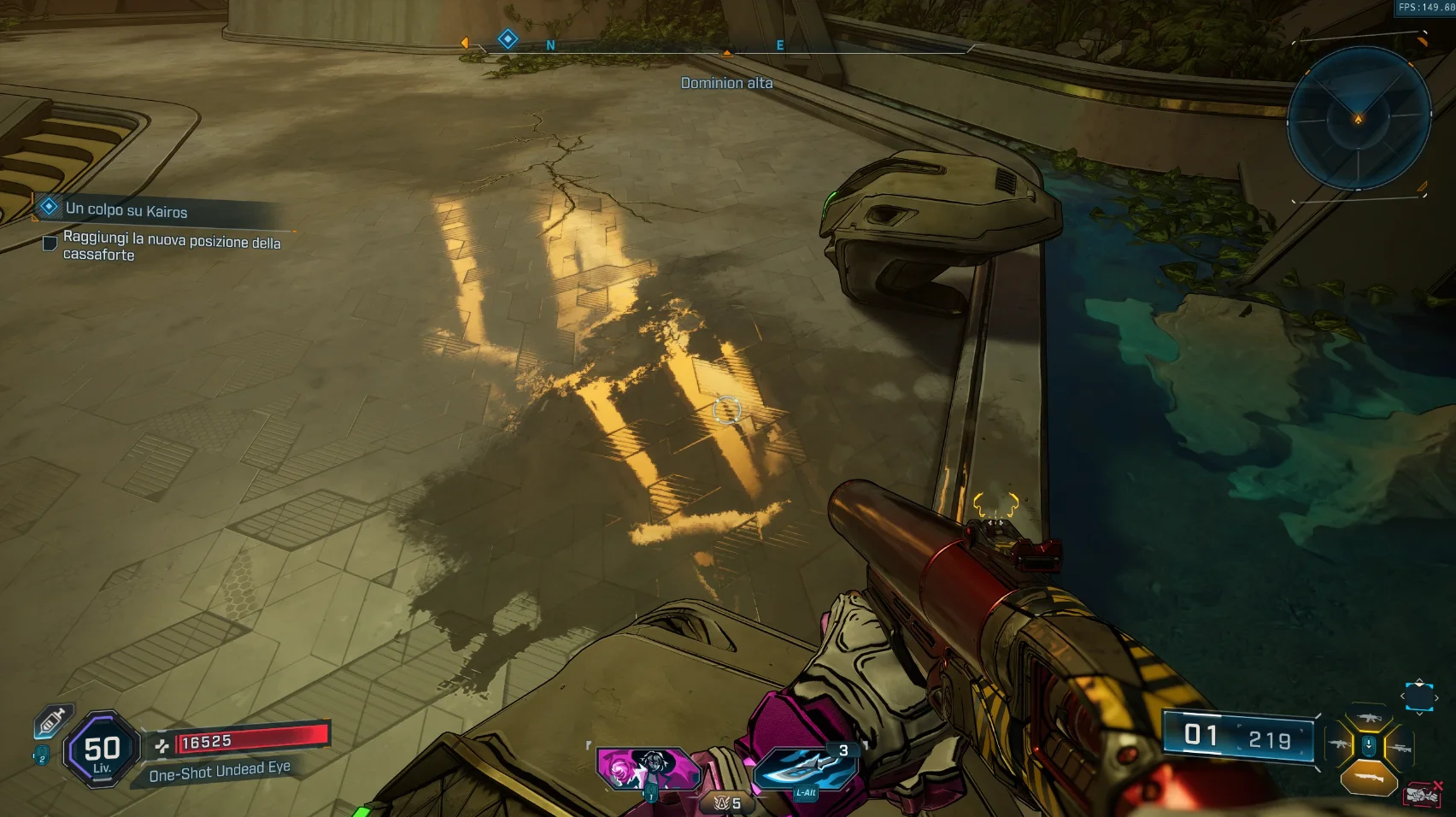Select the sniper rifle slot on the right

tap(1399, 748)
